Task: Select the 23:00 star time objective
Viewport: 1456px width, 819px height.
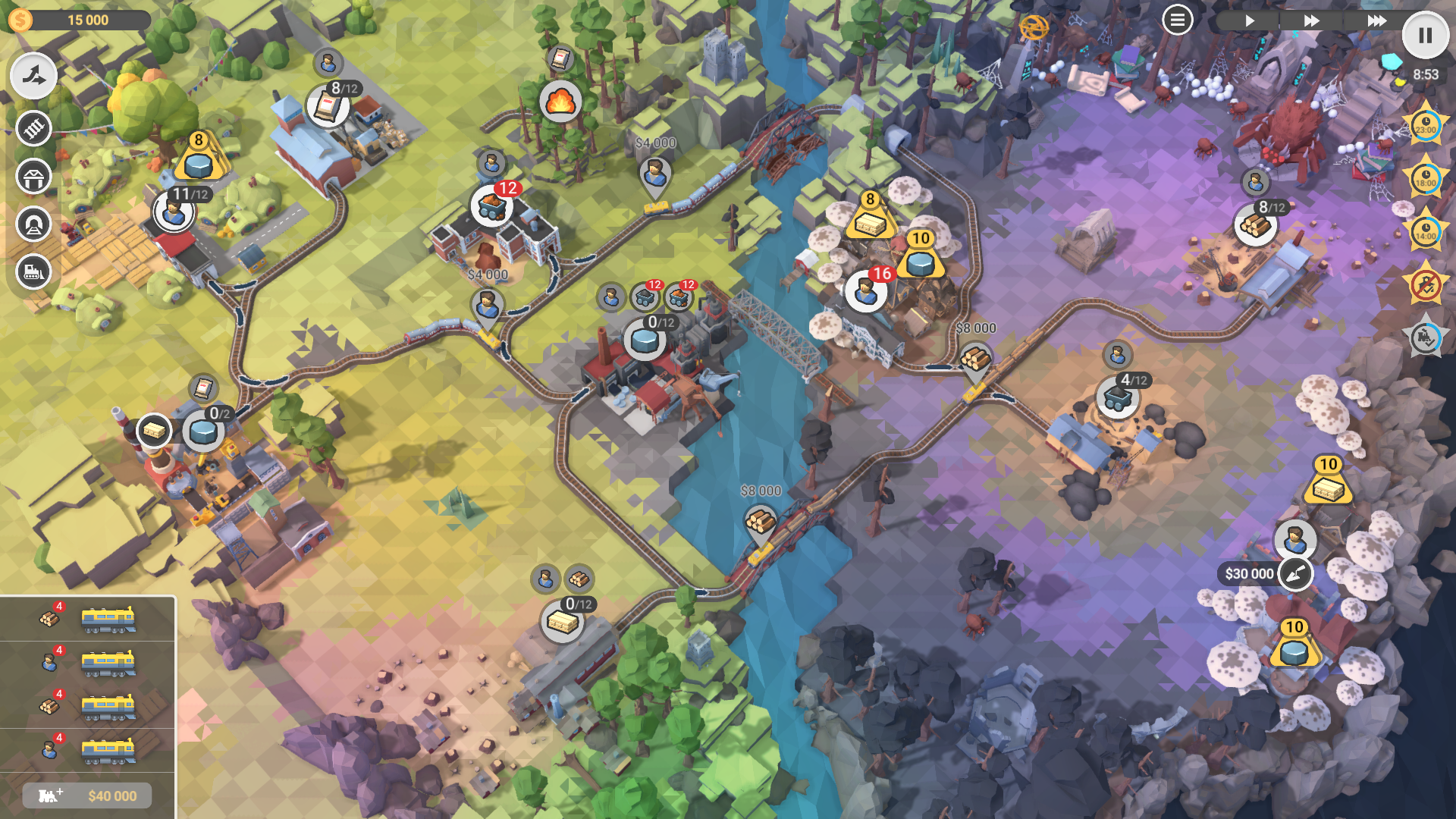Action: tap(1426, 125)
